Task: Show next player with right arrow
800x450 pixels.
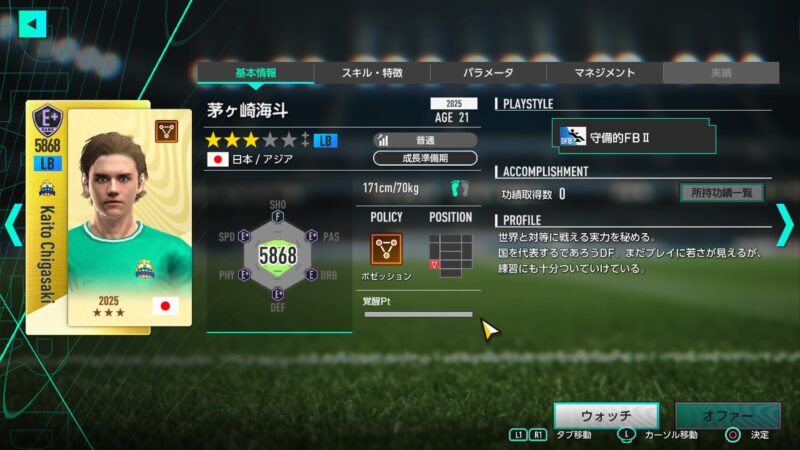Action: point(785,225)
